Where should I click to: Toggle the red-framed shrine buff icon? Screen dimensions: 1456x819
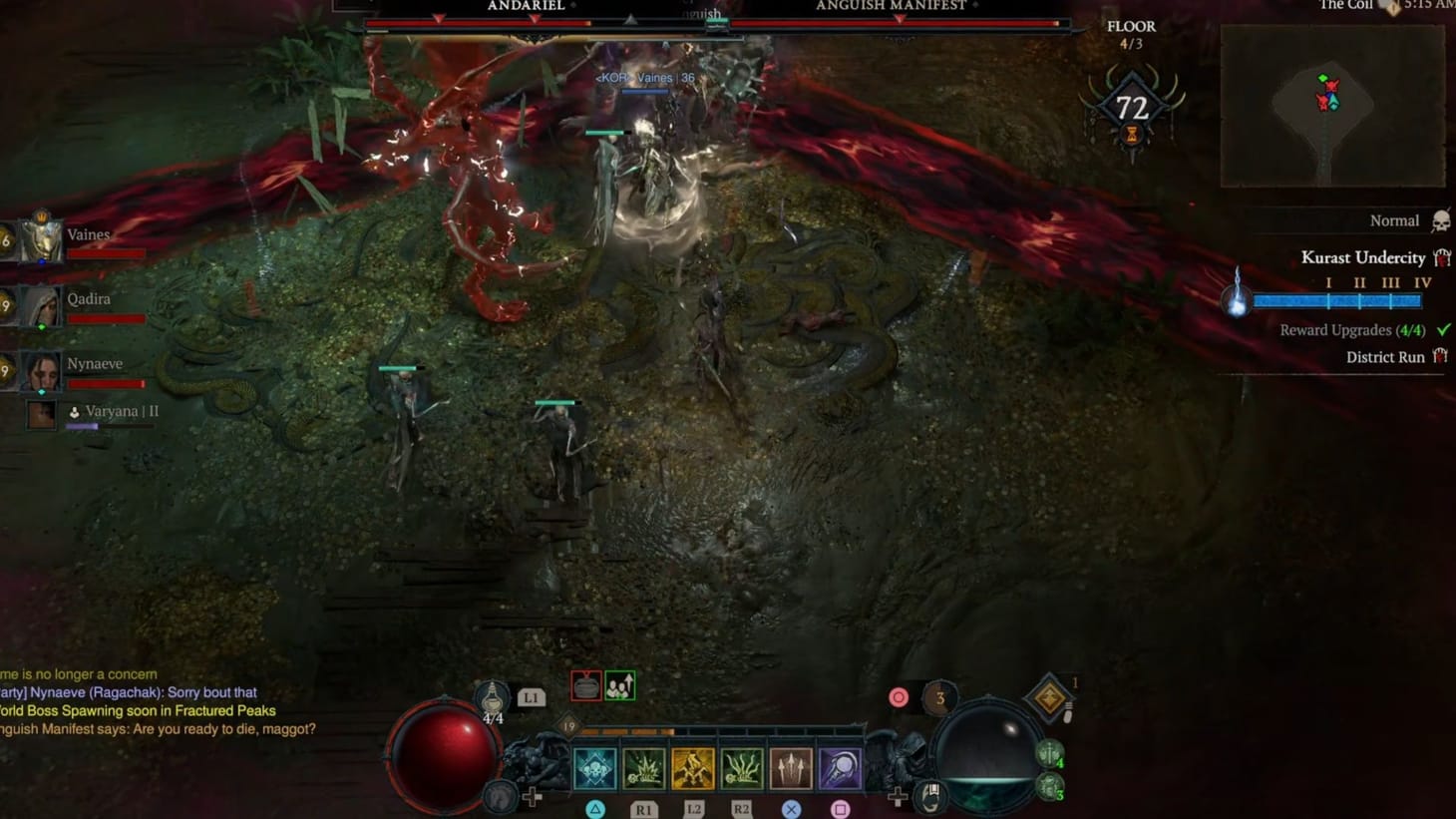tap(585, 687)
